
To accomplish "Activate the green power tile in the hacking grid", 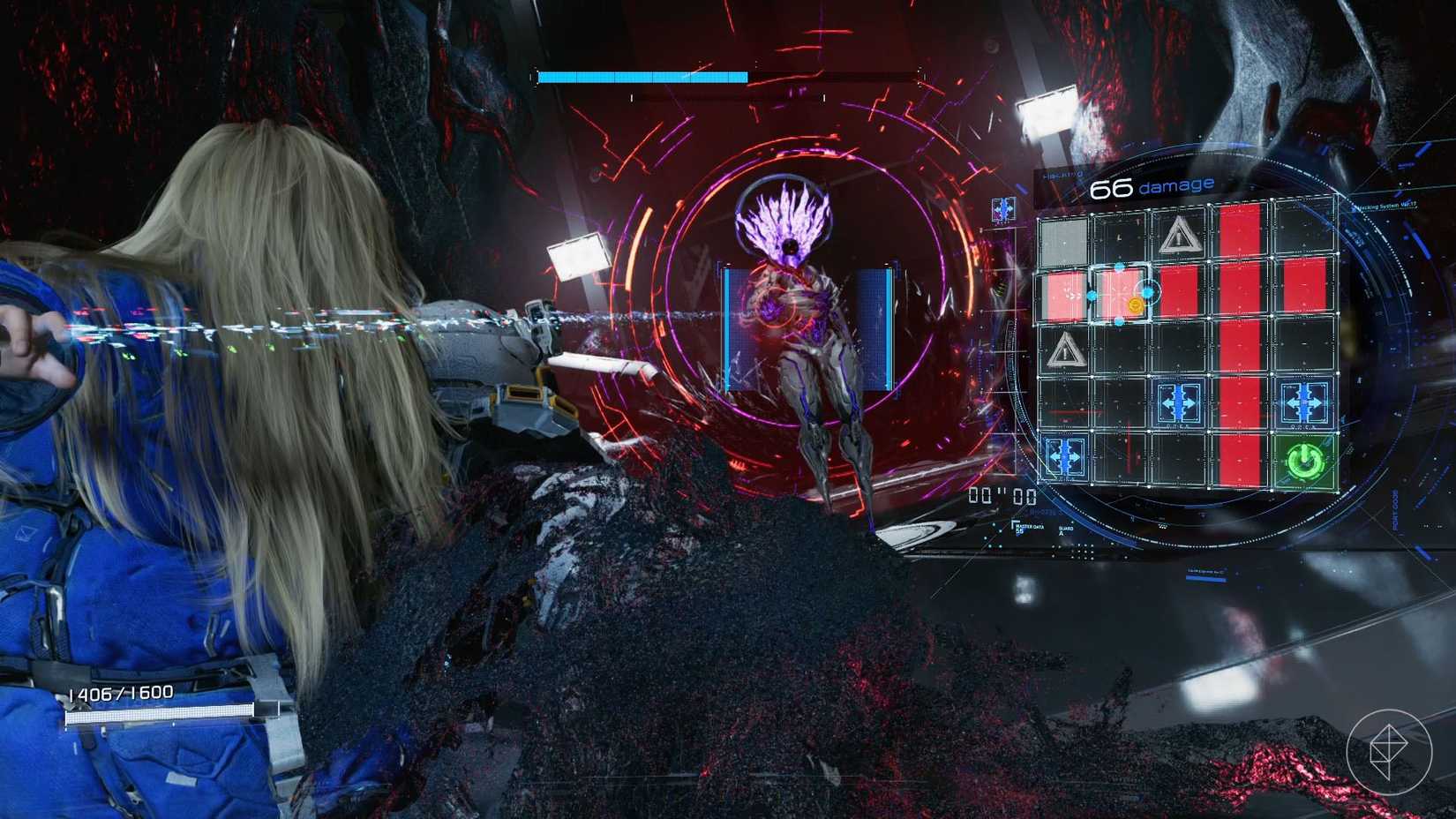I will pyautogui.click(x=1303, y=458).
